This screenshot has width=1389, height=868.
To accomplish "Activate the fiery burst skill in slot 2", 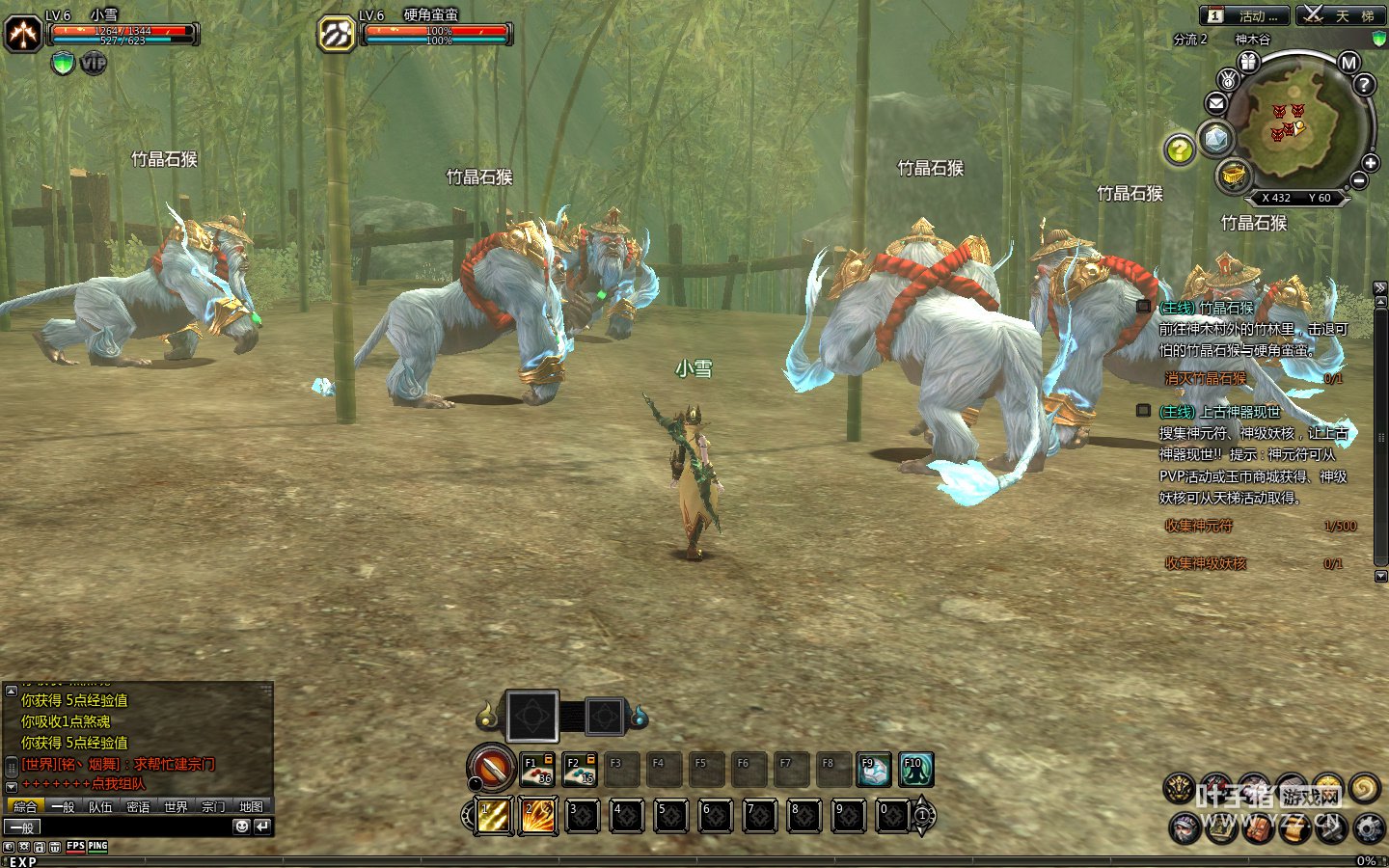I will tap(537, 816).
